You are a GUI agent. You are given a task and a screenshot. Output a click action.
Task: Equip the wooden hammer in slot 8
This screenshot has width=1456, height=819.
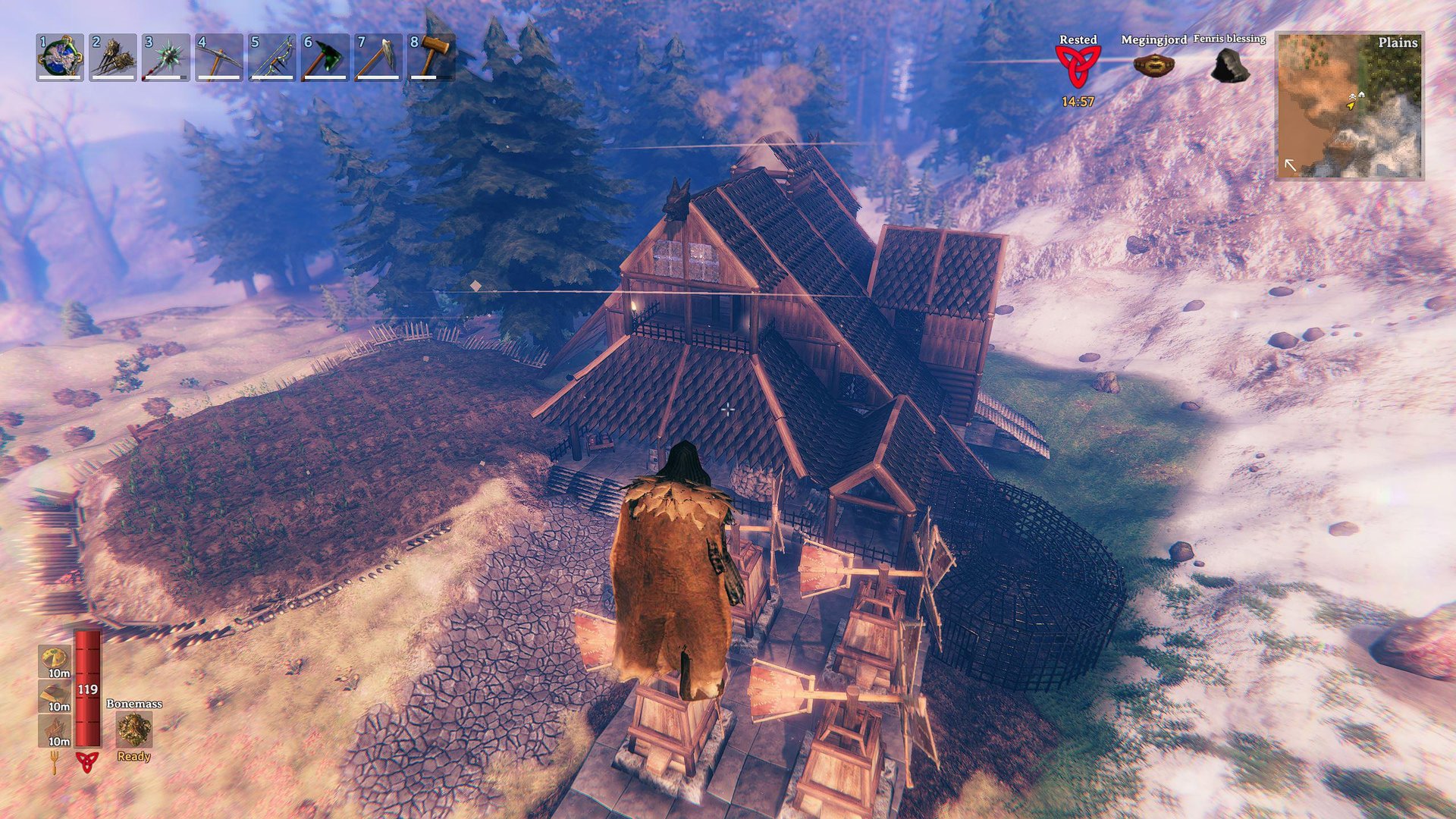click(431, 58)
